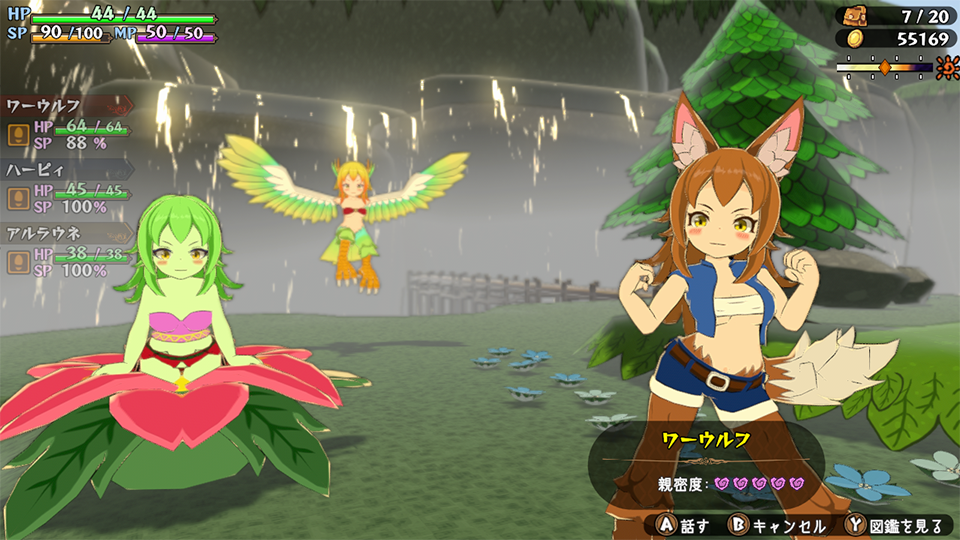Open the treasure bag inventory icon

pos(856,16)
